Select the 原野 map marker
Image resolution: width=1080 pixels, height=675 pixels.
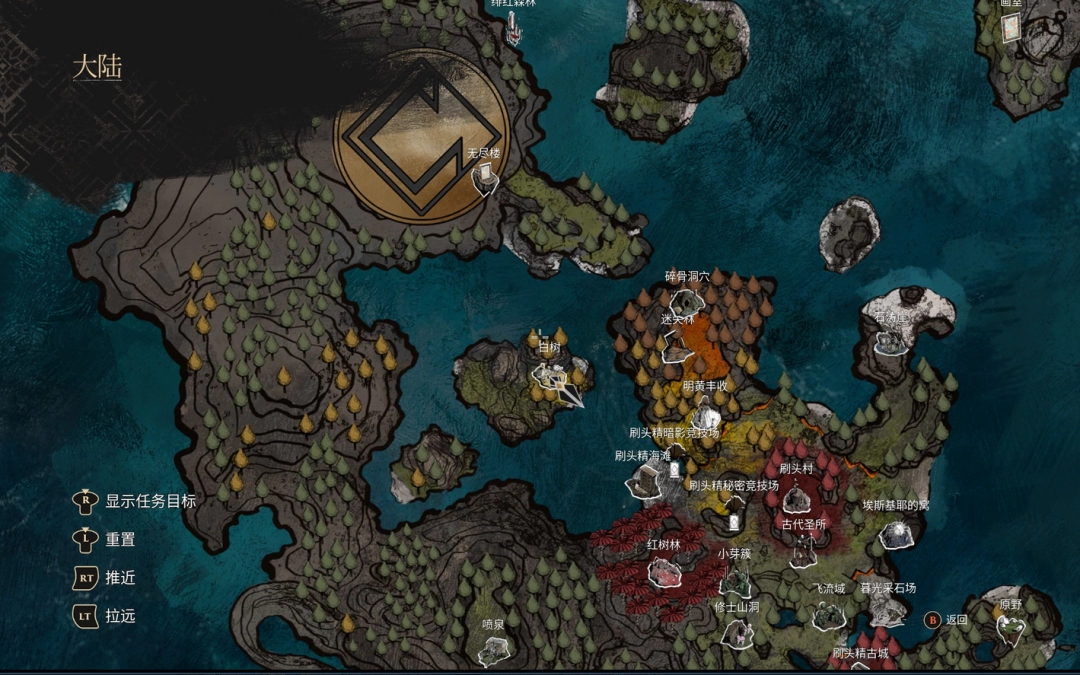point(1010,628)
